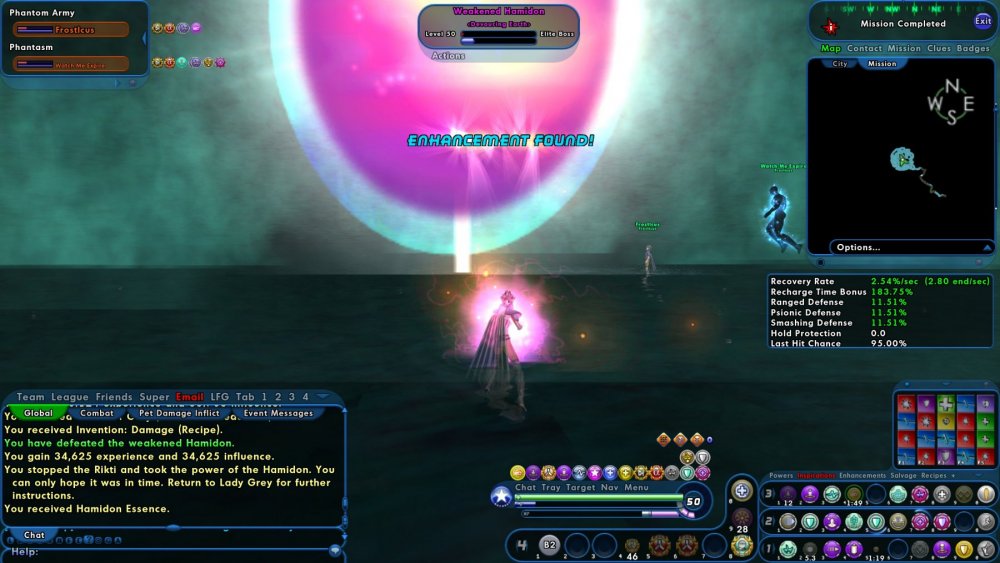The image size is (1000, 563).
Task: Open the Email window
Action: coord(190,397)
